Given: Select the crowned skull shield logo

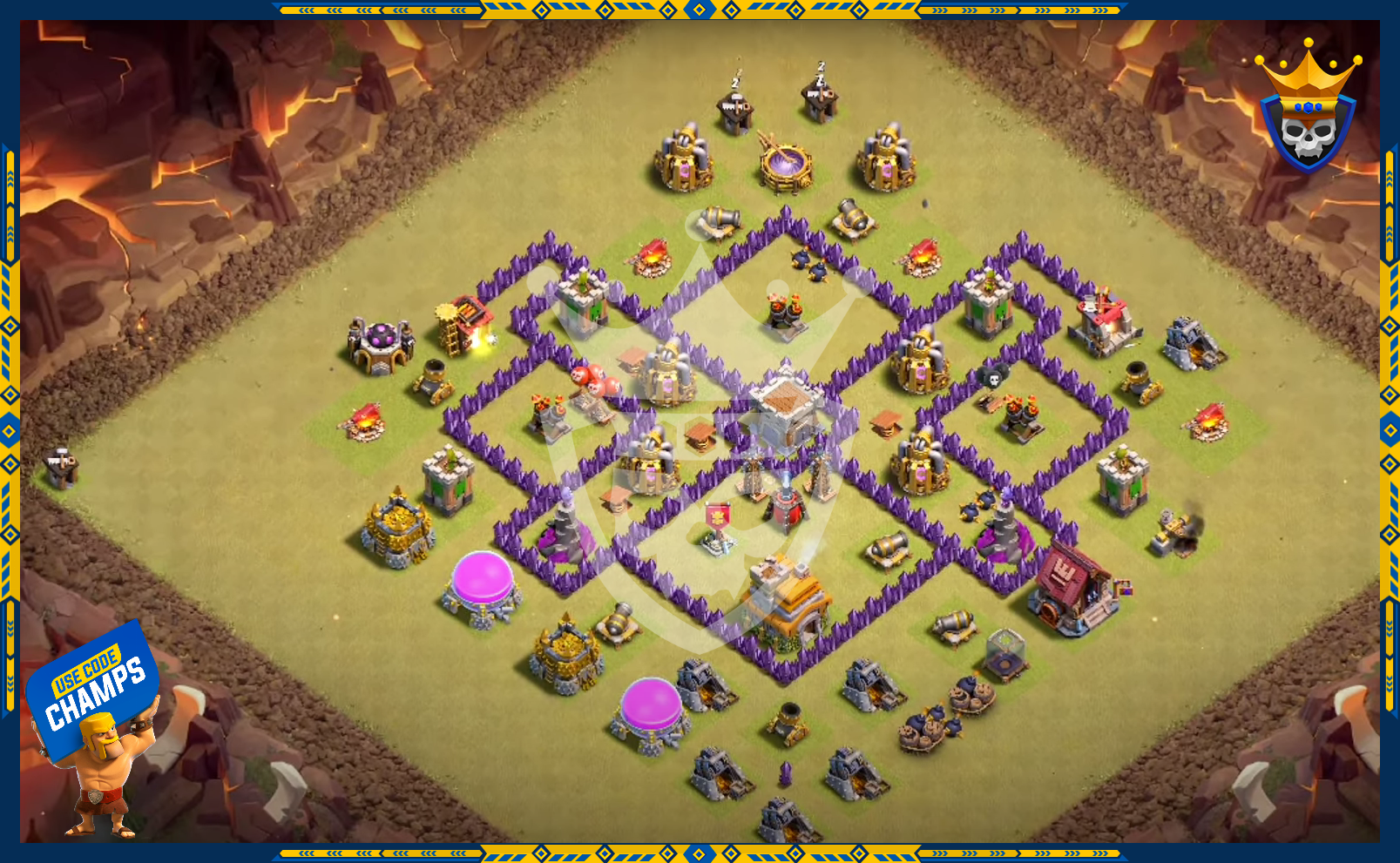Looking at the screenshot, I should (x=1308, y=109).
